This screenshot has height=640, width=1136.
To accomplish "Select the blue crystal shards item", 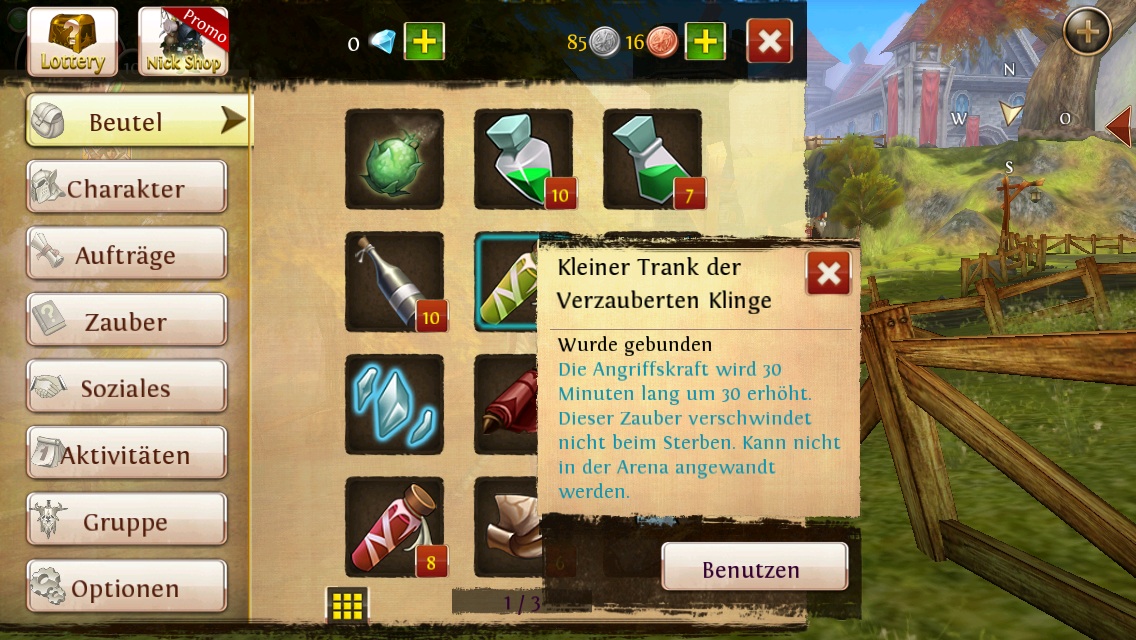I will pyautogui.click(x=394, y=404).
